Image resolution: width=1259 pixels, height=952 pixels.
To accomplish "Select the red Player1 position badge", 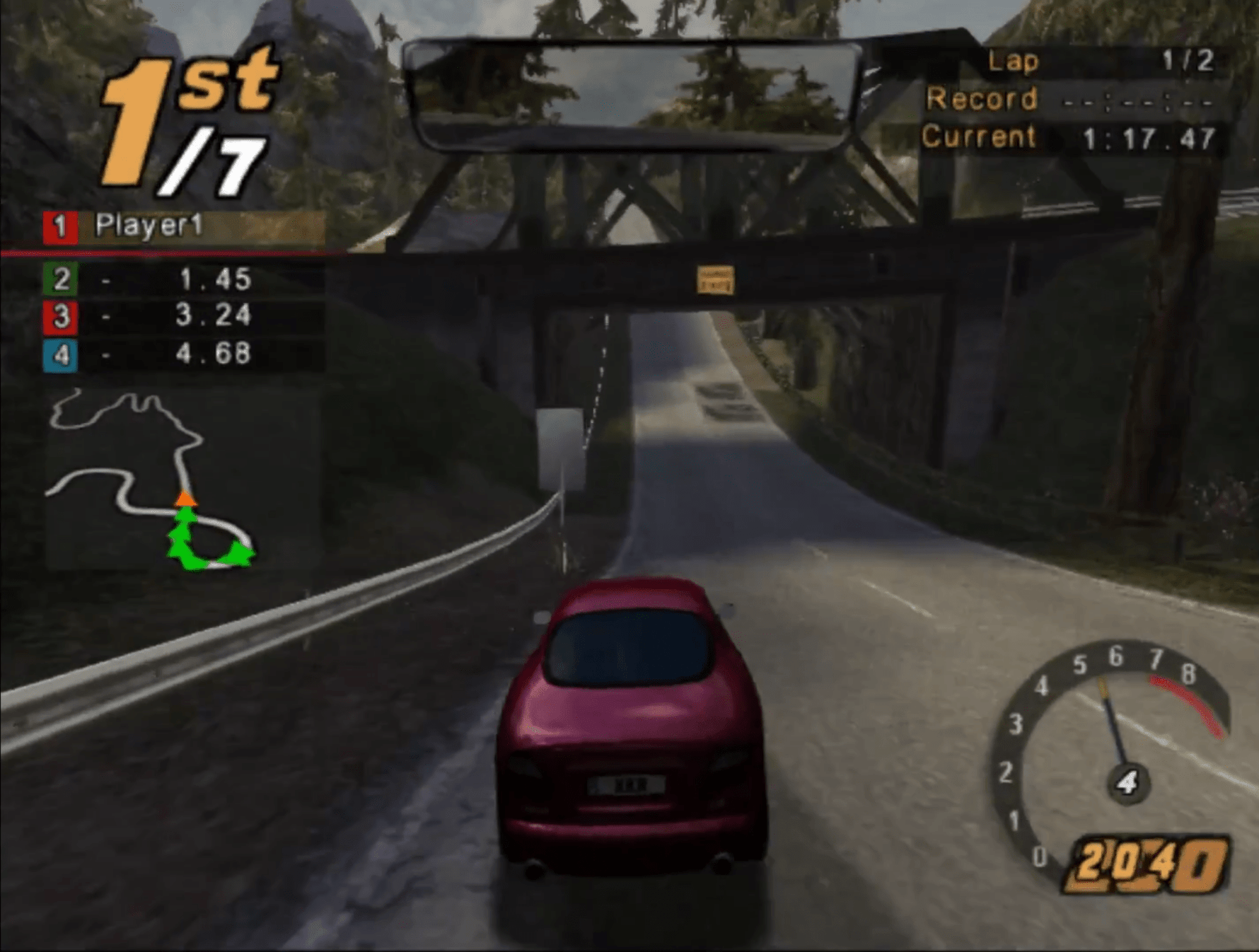I will coord(62,228).
